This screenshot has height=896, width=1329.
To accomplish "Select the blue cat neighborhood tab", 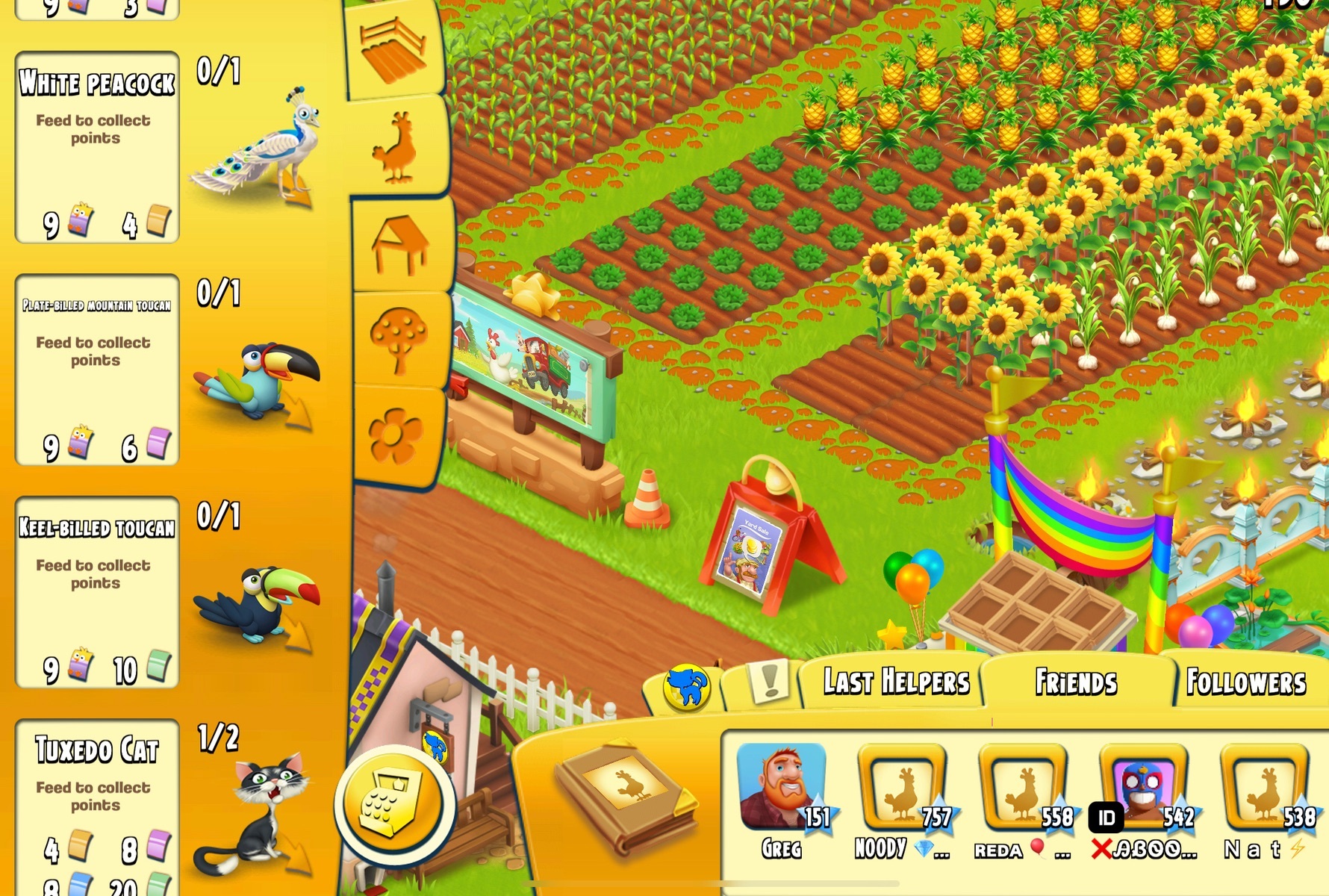I will [686, 686].
